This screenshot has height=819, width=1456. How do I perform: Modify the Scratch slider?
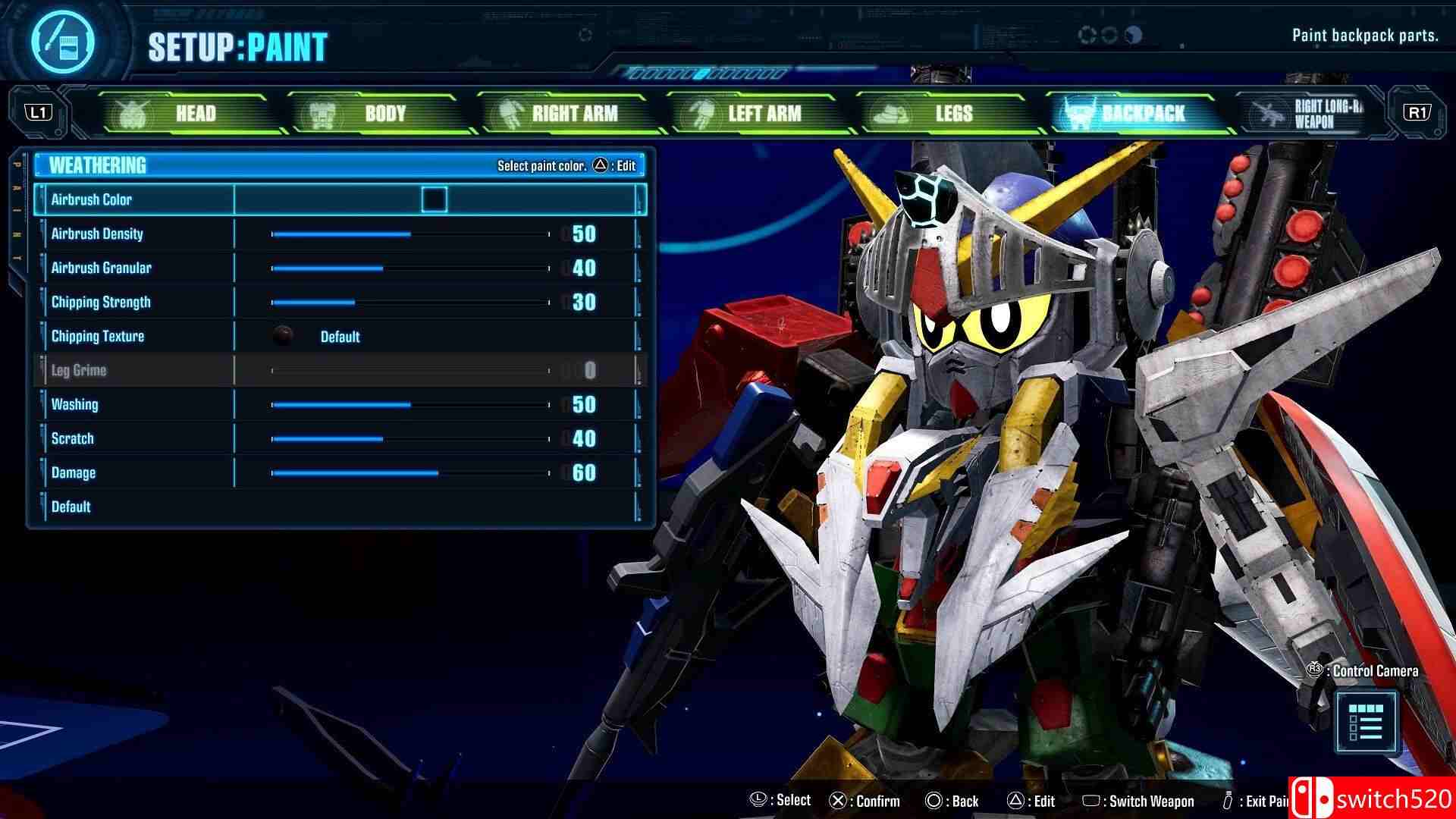pyautogui.click(x=383, y=439)
